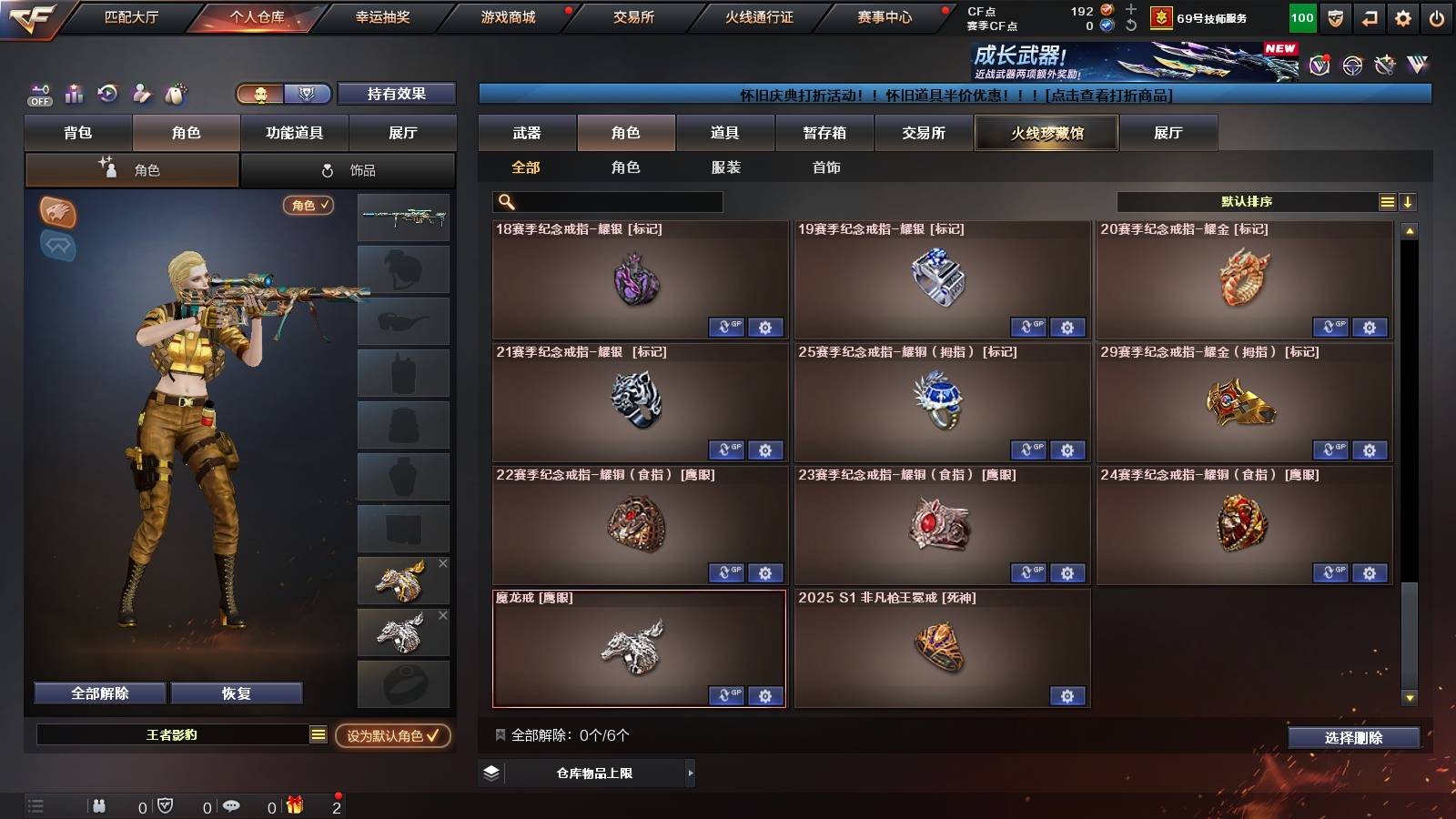Open the 默认排序 sort dropdown

1247,202
